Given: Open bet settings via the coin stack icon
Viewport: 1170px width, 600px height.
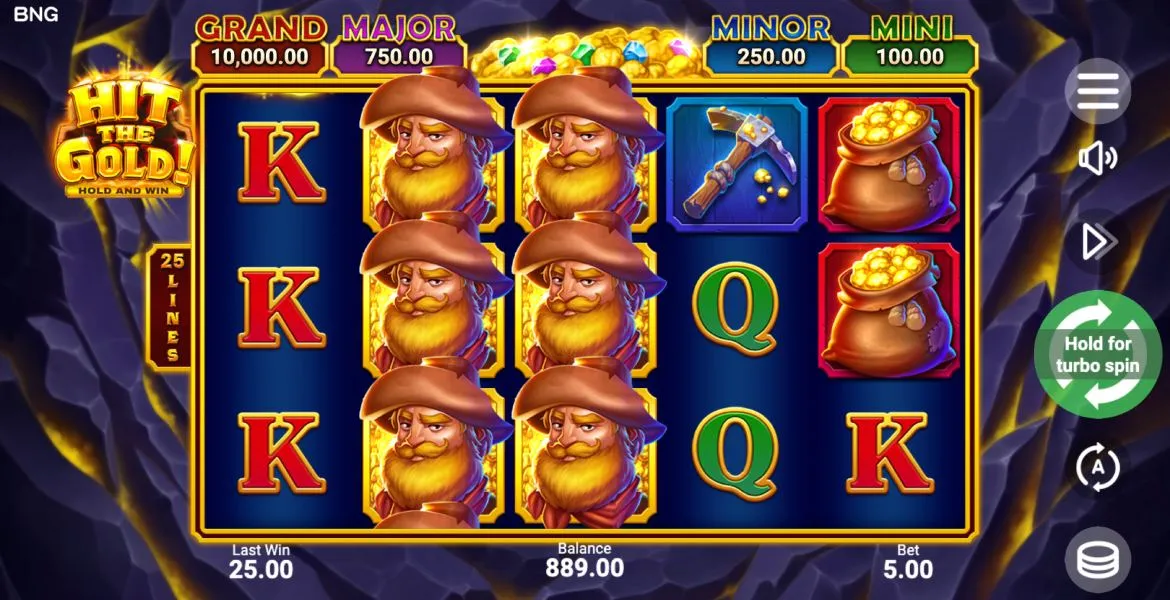Looking at the screenshot, I should [x=1097, y=560].
